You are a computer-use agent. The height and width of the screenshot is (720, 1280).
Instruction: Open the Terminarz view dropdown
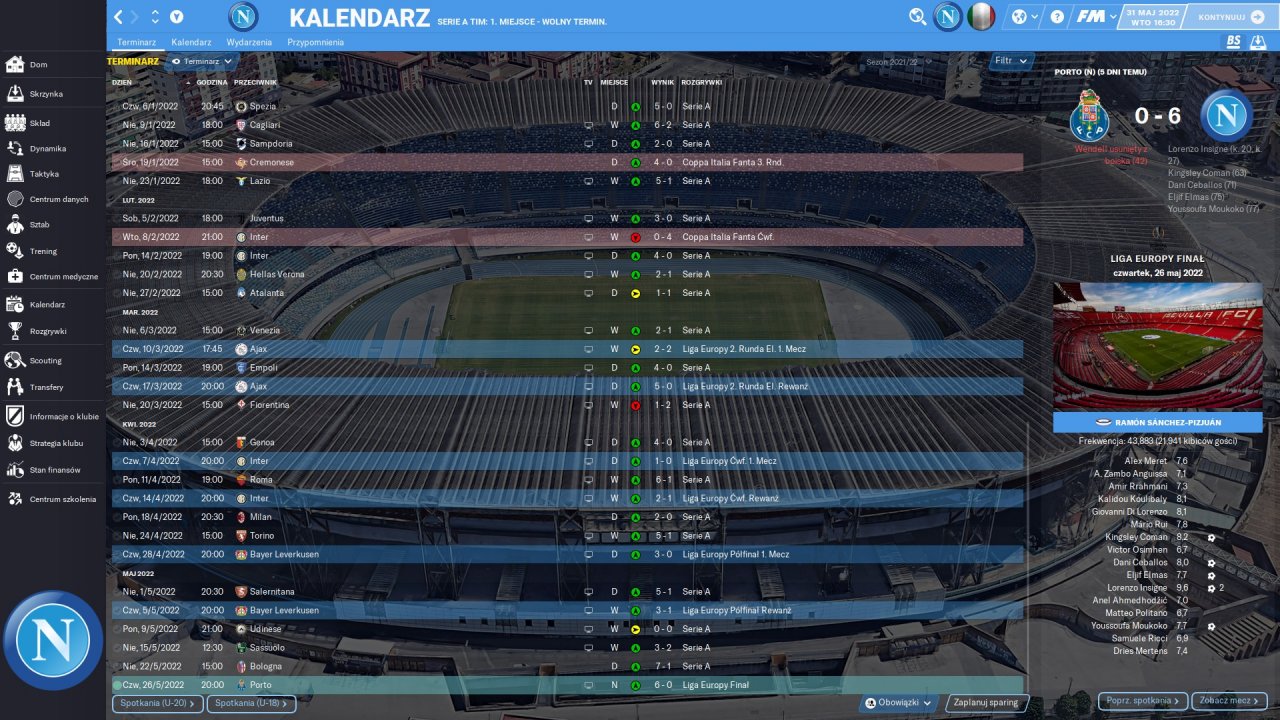click(x=201, y=61)
